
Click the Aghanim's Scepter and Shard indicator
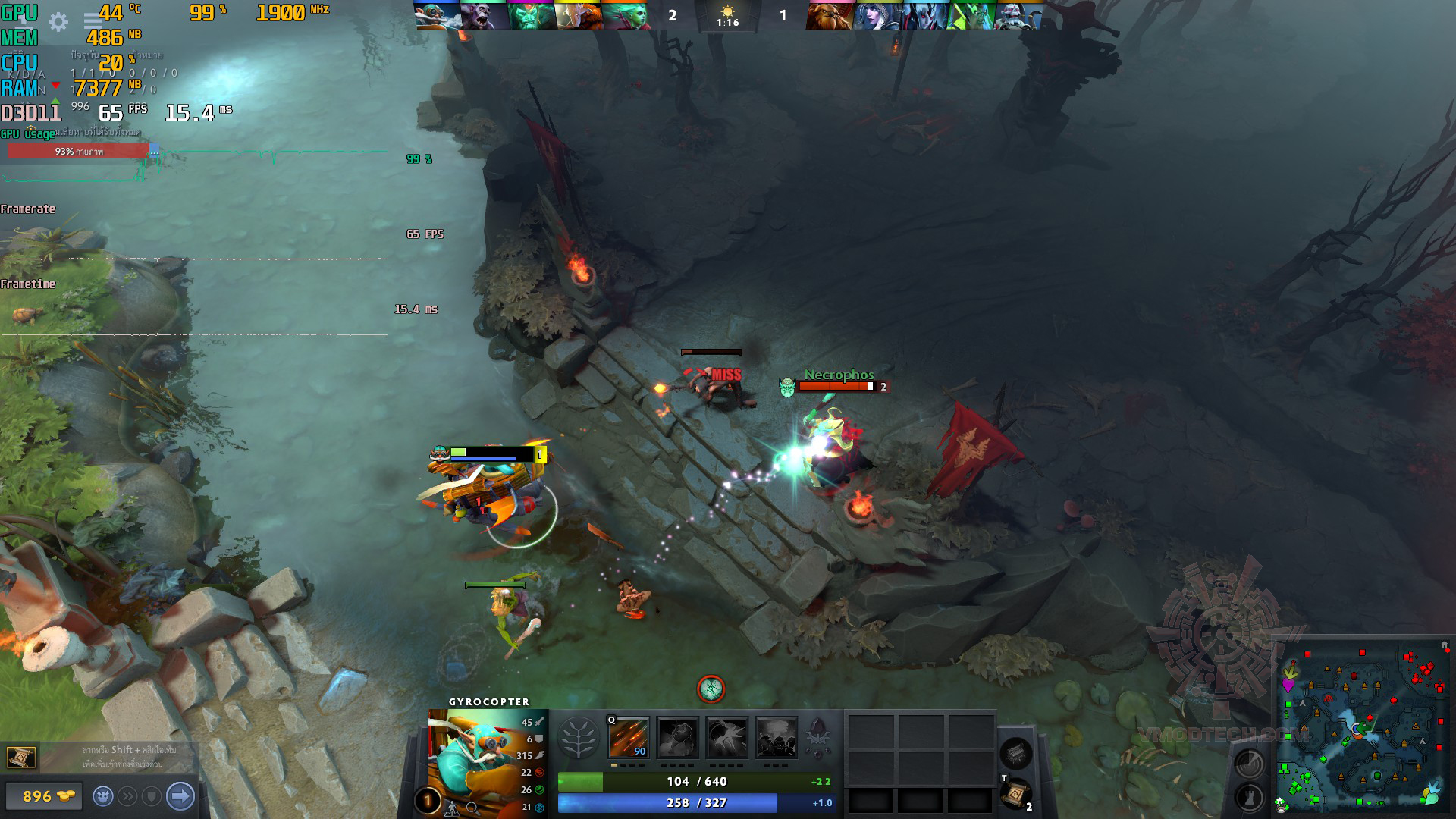point(819,736)
